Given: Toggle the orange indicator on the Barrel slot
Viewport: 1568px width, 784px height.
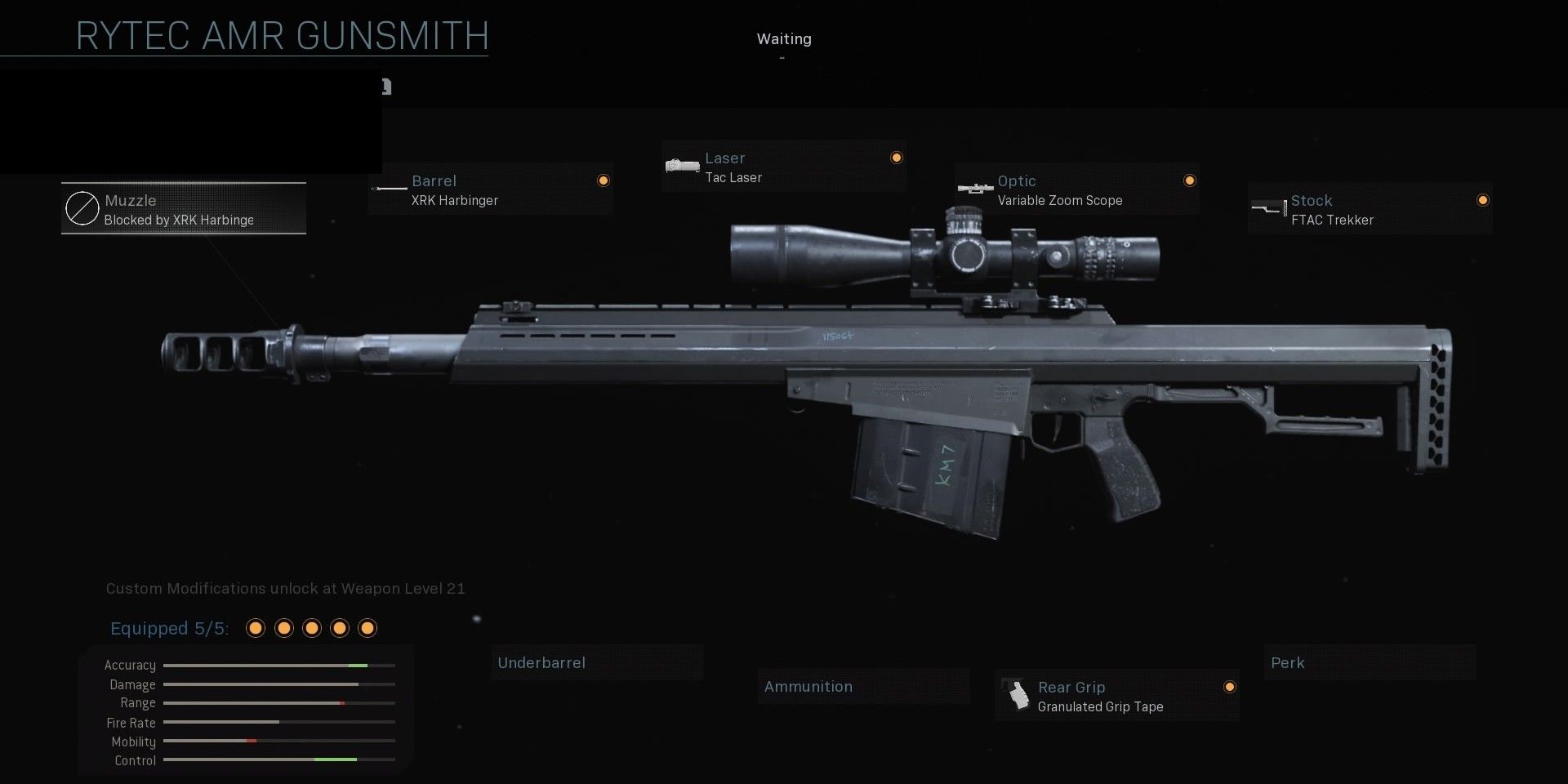Looking at the screenshot, I should tap(602, 180).
